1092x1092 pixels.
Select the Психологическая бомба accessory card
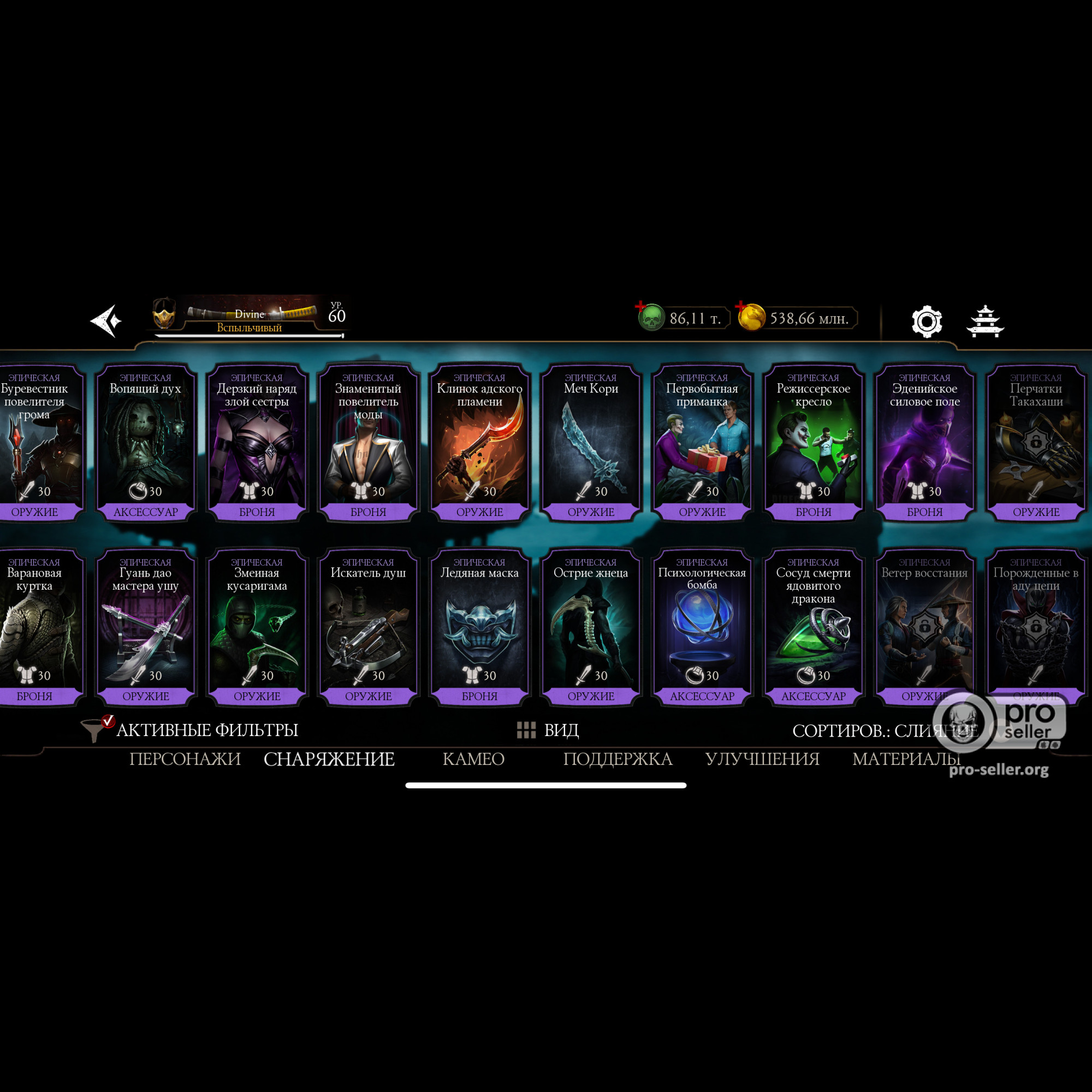[702, 626]
